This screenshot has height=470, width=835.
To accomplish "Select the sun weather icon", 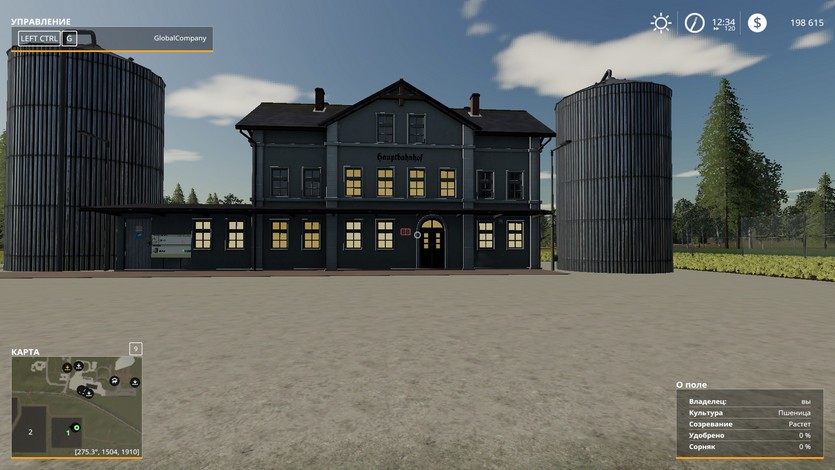I will (660, 22).
